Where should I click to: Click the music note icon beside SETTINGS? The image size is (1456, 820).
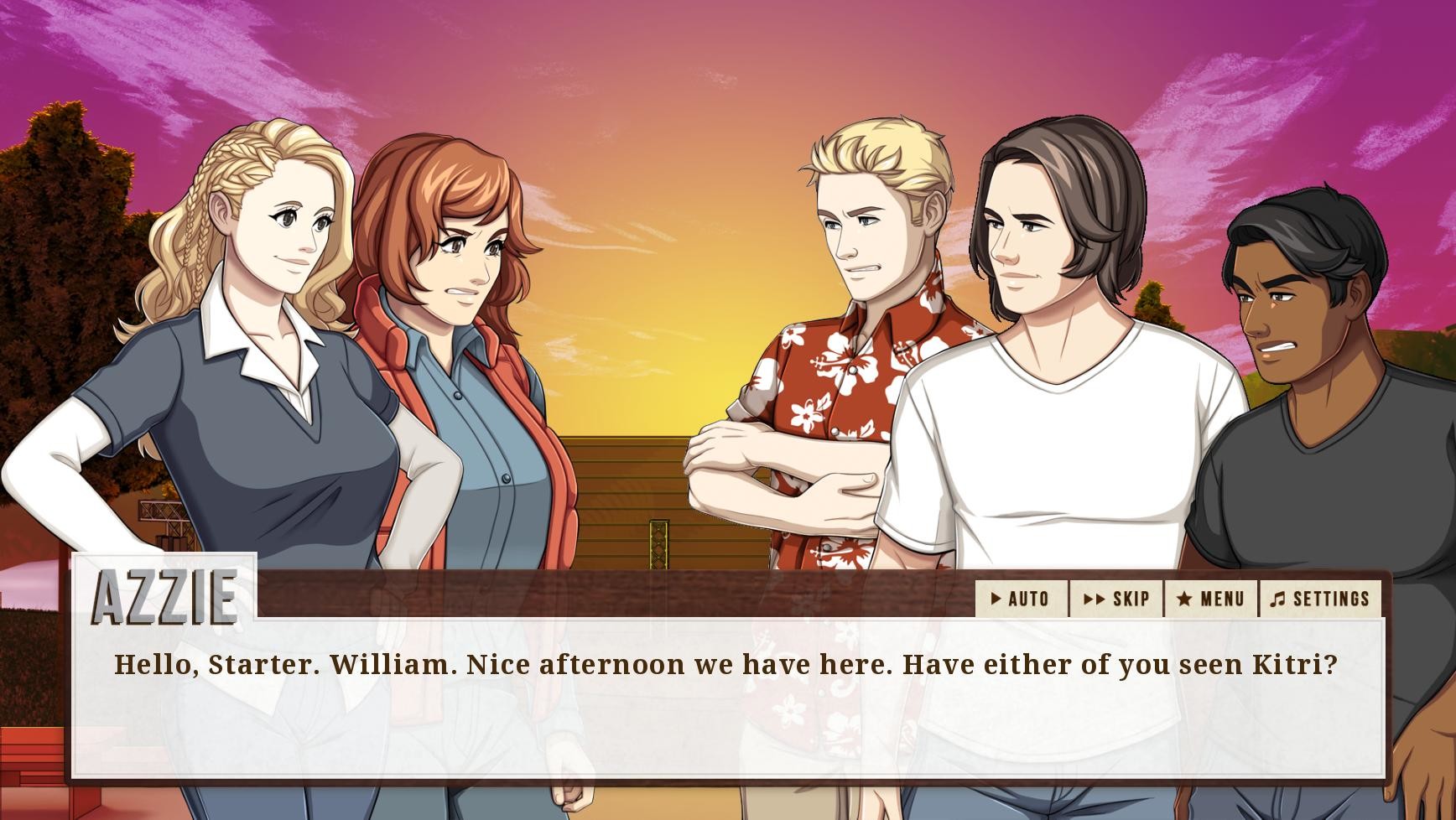[1279, 599]
